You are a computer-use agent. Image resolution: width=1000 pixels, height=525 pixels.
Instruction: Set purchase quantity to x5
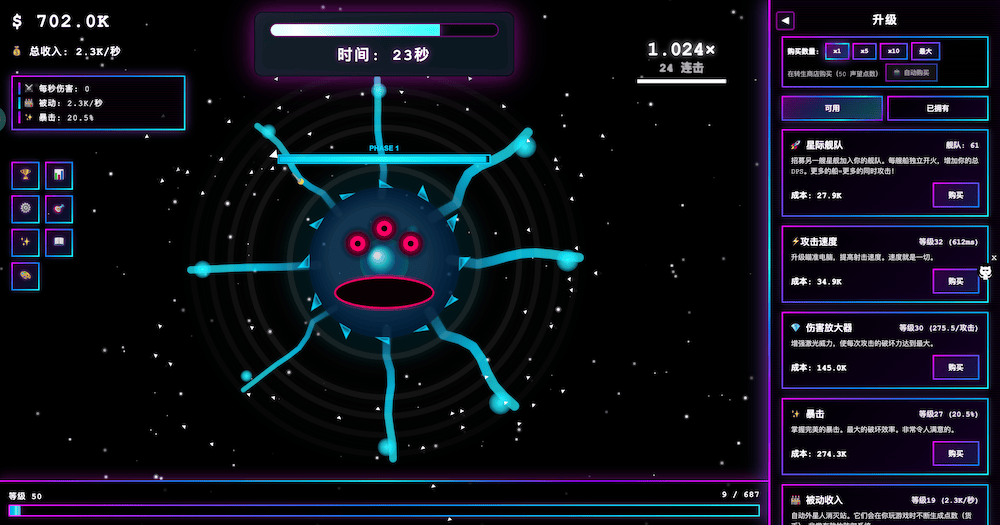pos(865,51)
